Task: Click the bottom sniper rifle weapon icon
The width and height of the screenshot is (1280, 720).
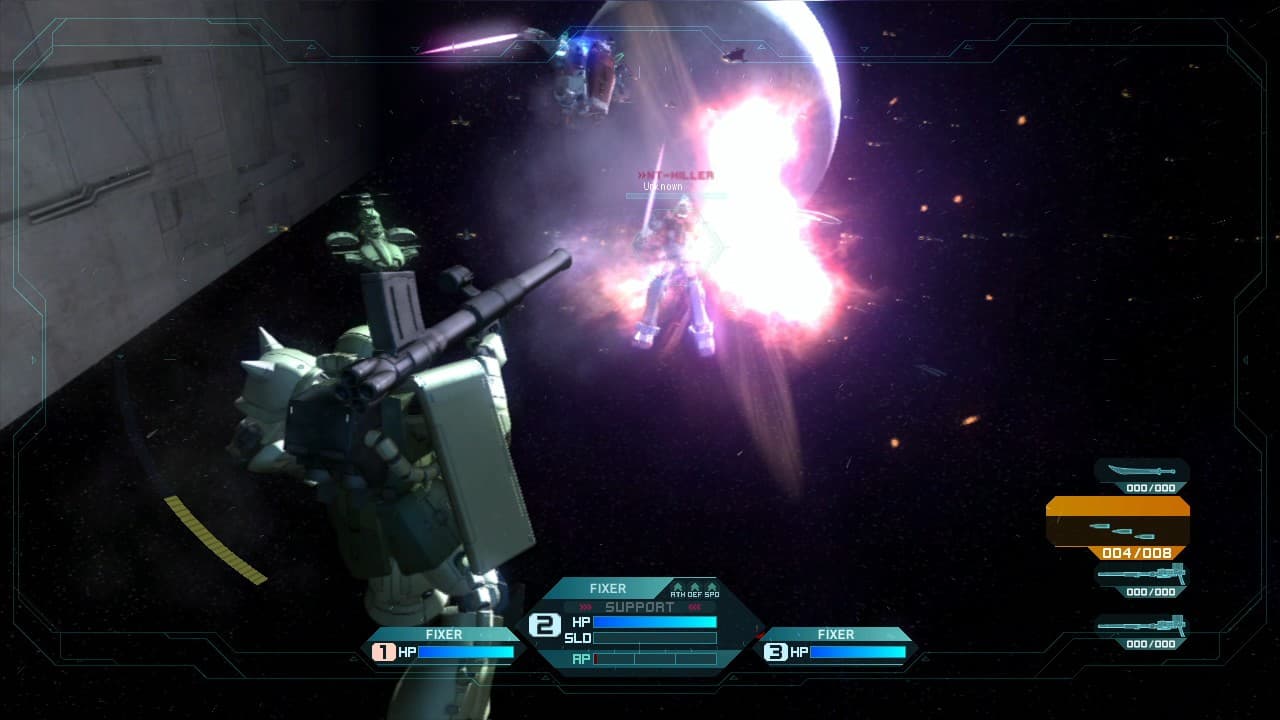Action: pos(1141,626)
